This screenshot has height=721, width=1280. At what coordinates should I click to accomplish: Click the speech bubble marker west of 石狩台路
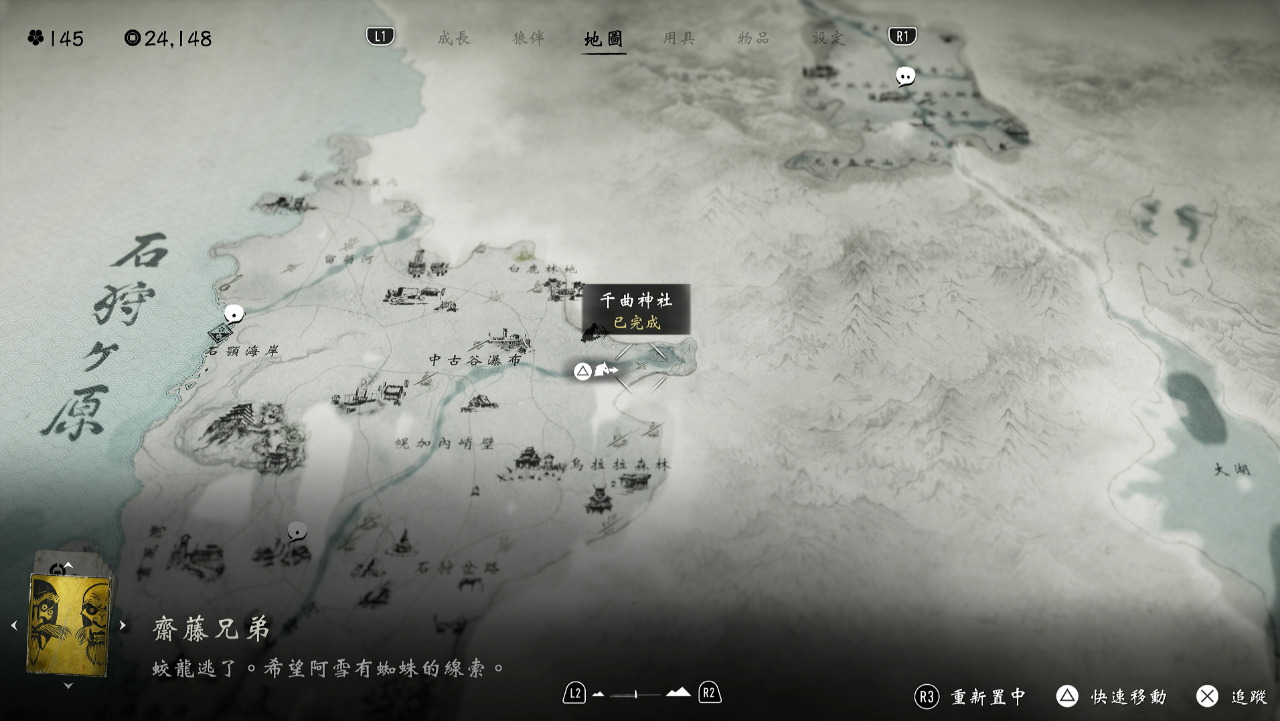click(297, 530)
